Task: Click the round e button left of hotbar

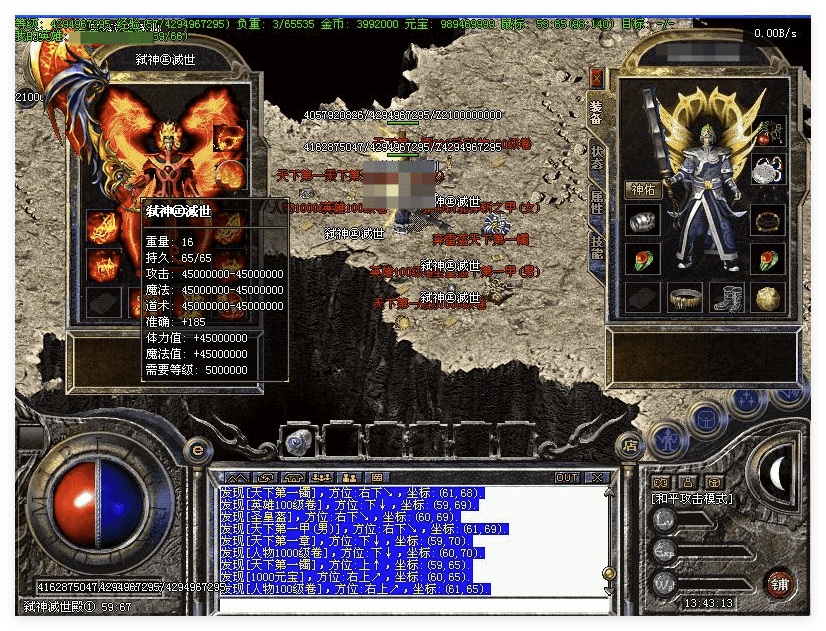Action: (197, 449)
